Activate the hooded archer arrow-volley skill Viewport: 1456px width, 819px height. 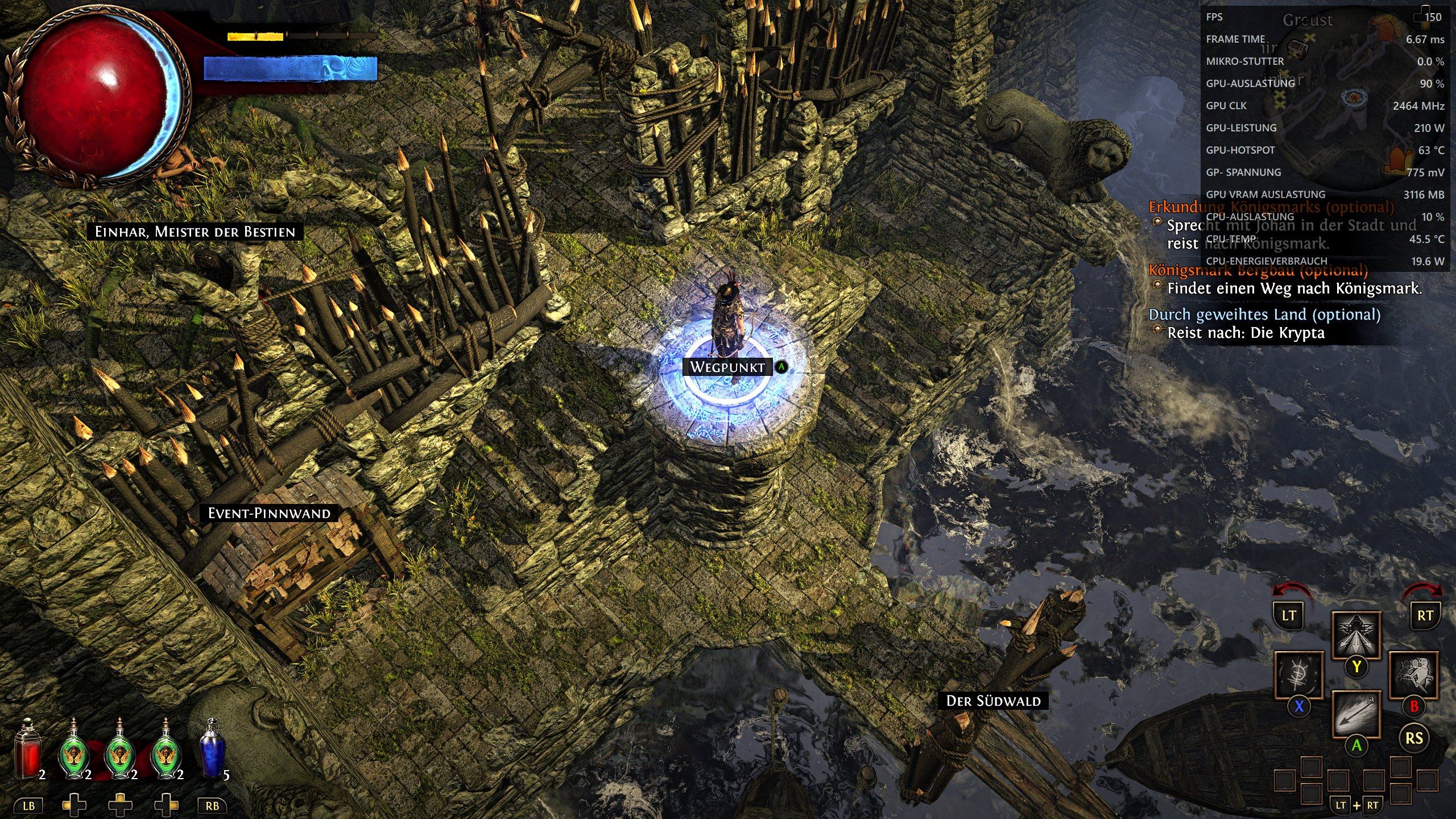coord(1356,635)
